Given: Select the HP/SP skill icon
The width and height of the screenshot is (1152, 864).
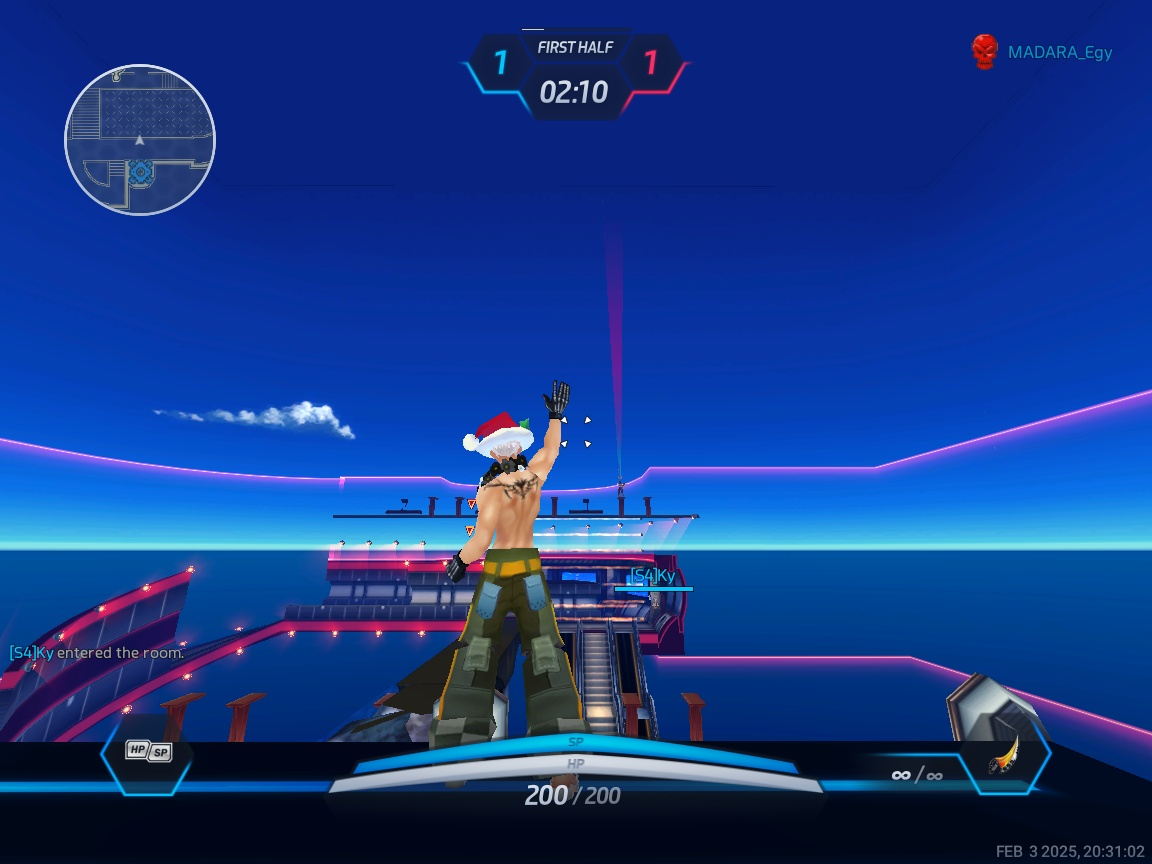Looking at the screenshot, I should (x=148, y=751).
